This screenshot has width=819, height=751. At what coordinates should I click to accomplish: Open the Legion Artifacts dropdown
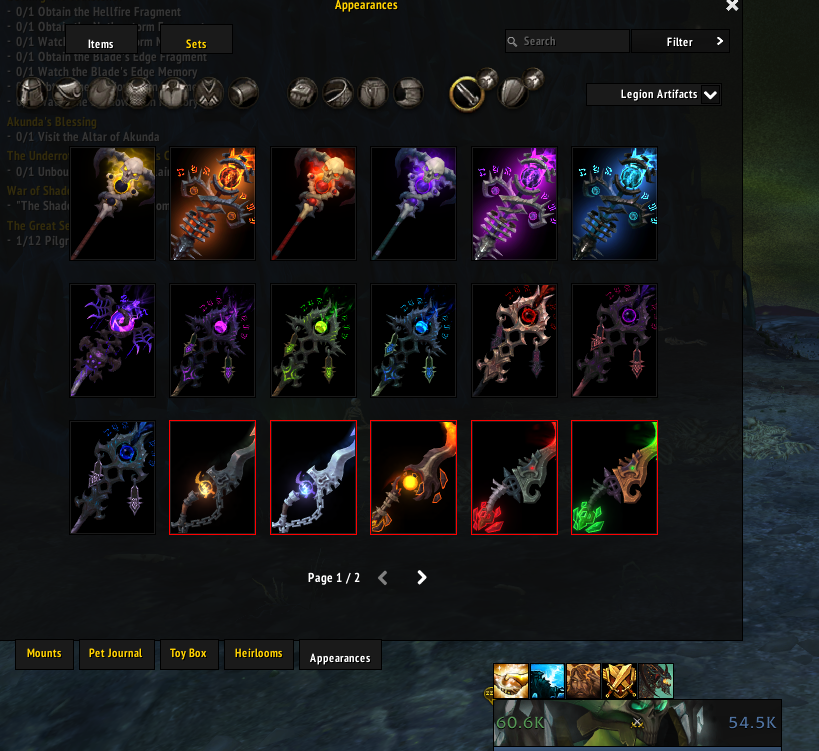tap(654, 95)
